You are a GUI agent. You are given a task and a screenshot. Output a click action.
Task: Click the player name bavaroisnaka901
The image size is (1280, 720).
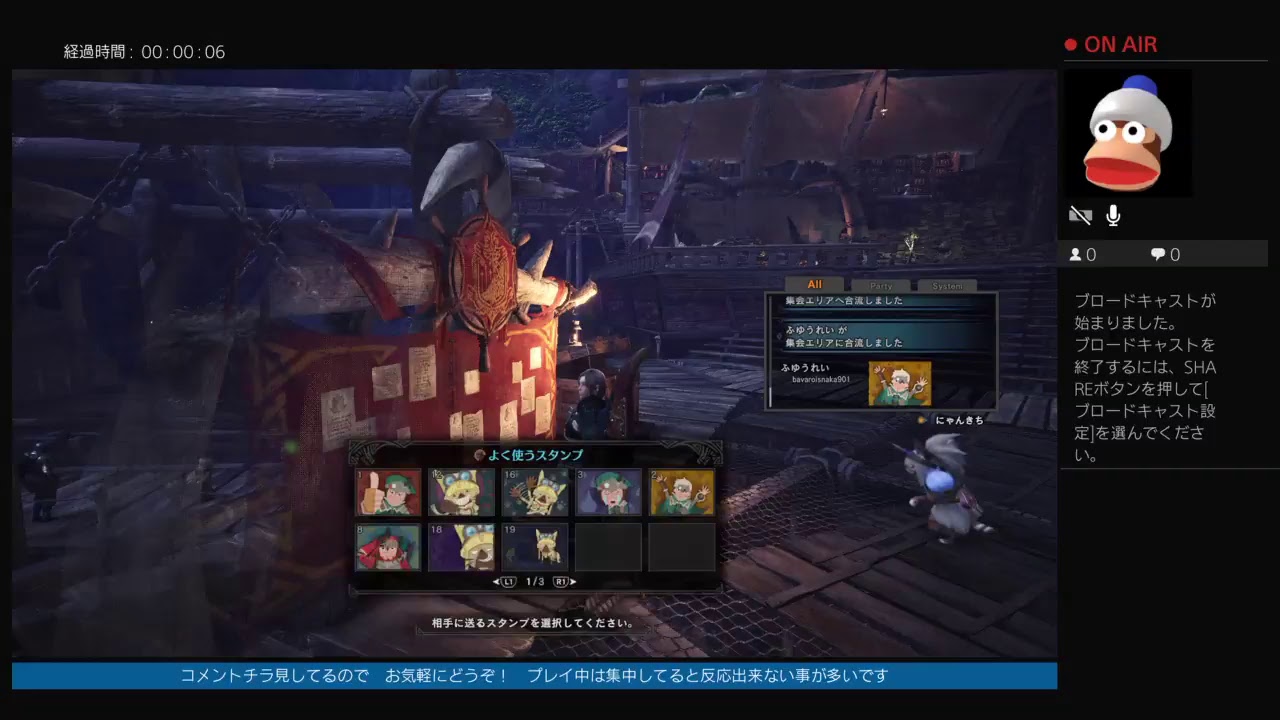pyautogui.click(x=821, y=379)
